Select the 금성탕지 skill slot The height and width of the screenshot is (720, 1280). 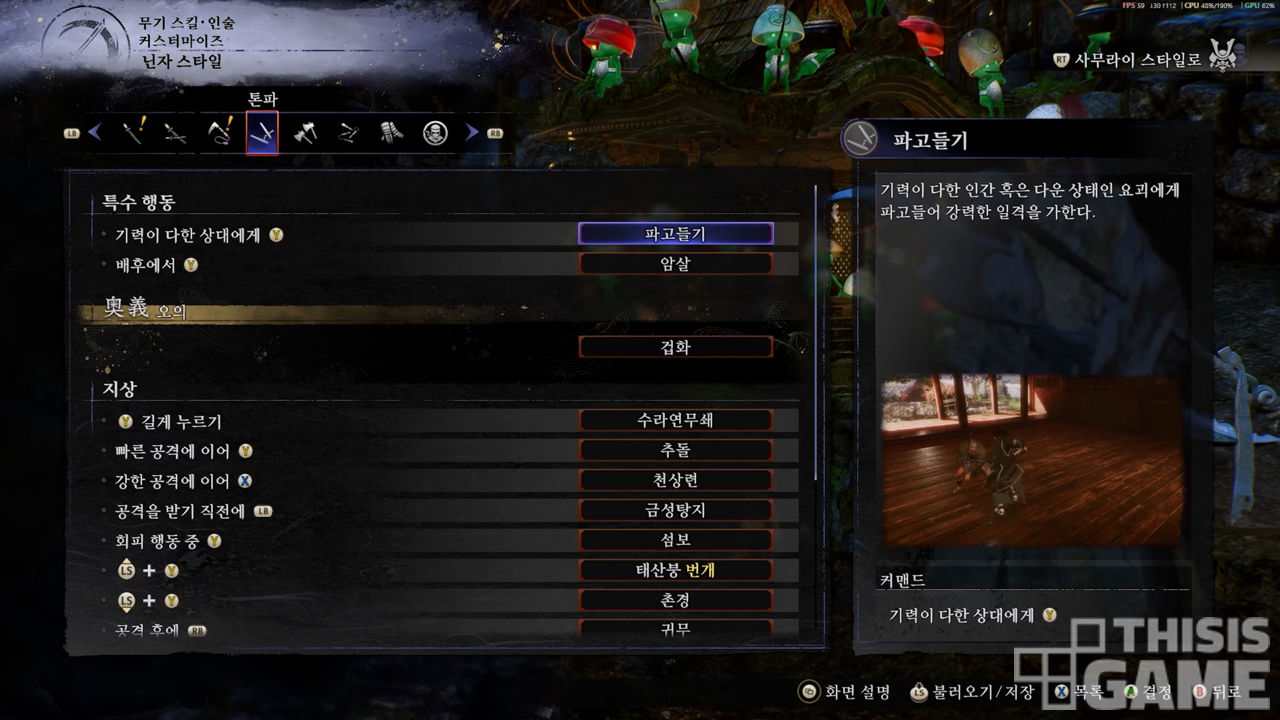click(x=676, y=510)
